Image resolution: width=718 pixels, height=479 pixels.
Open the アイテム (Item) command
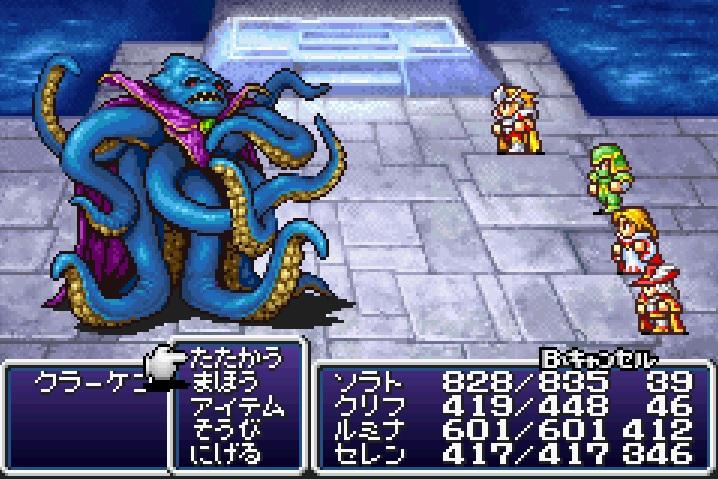click(x=237, y=406)
